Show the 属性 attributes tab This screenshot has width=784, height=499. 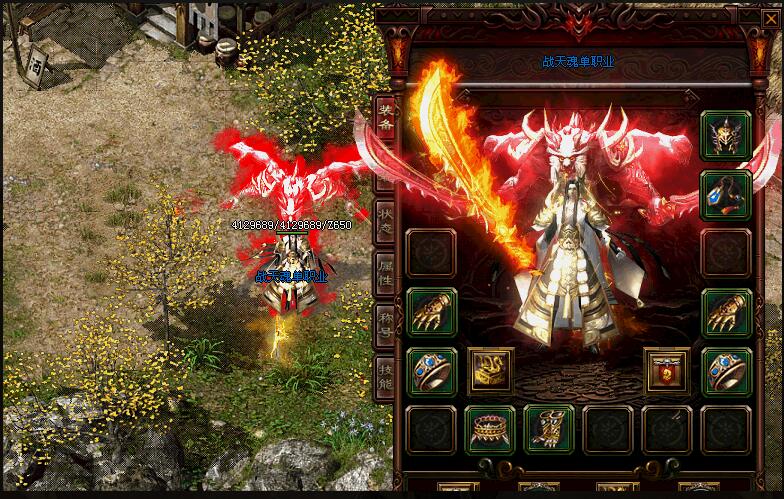(x=385, y=272)
